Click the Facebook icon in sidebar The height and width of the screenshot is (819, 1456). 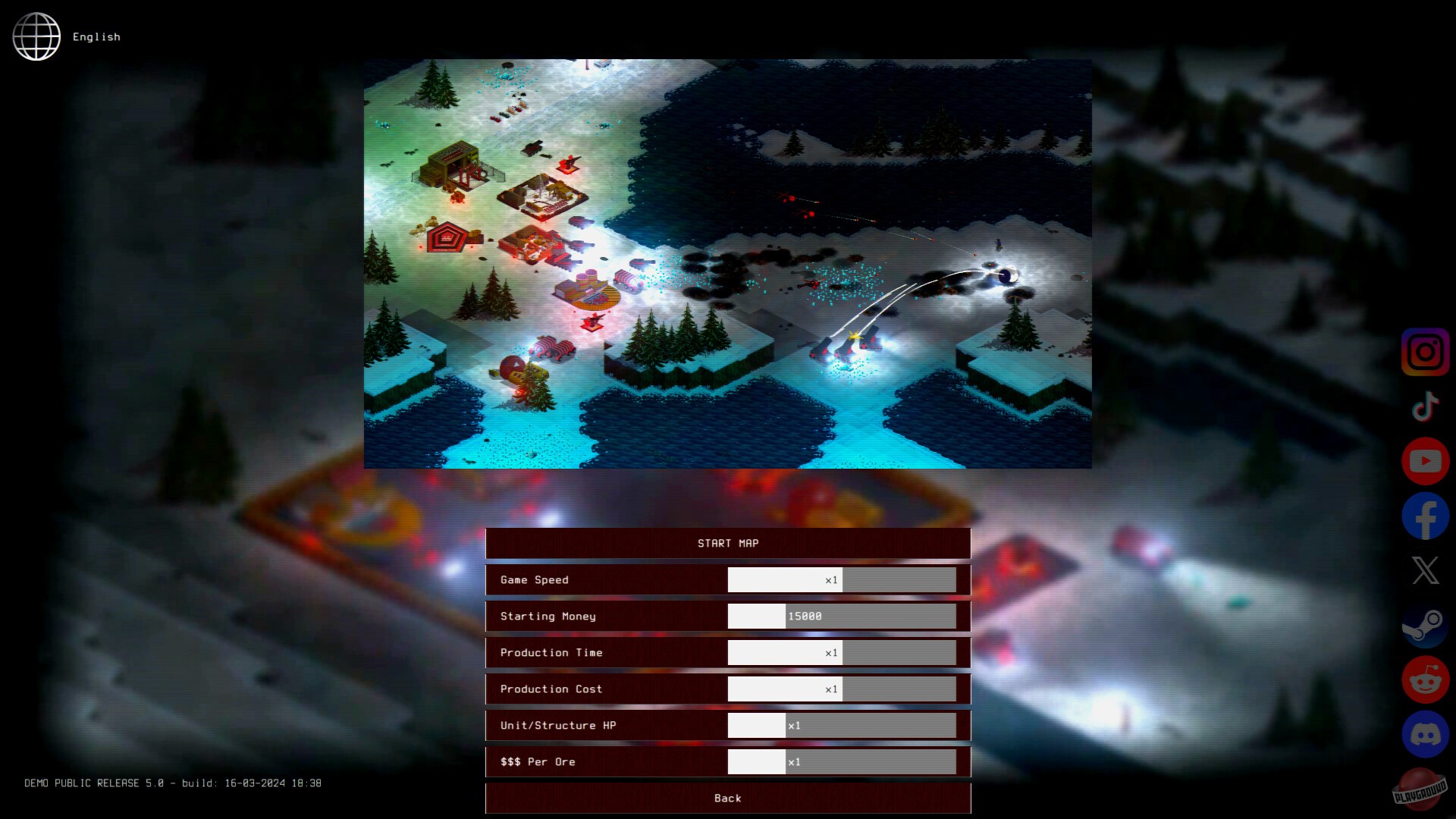point(1424,515)
